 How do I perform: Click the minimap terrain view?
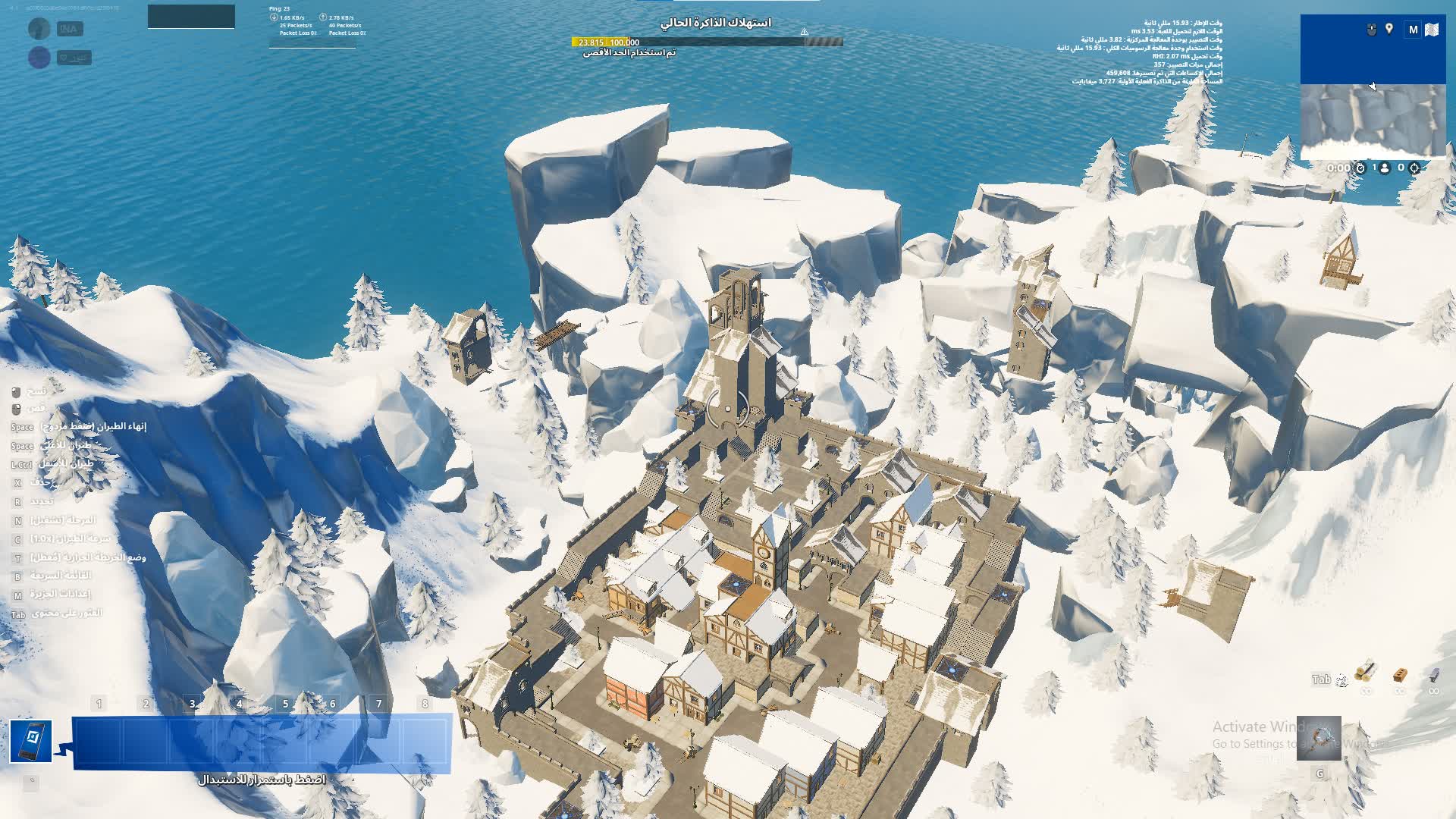pyautogui.click(x=1373, y=120)
